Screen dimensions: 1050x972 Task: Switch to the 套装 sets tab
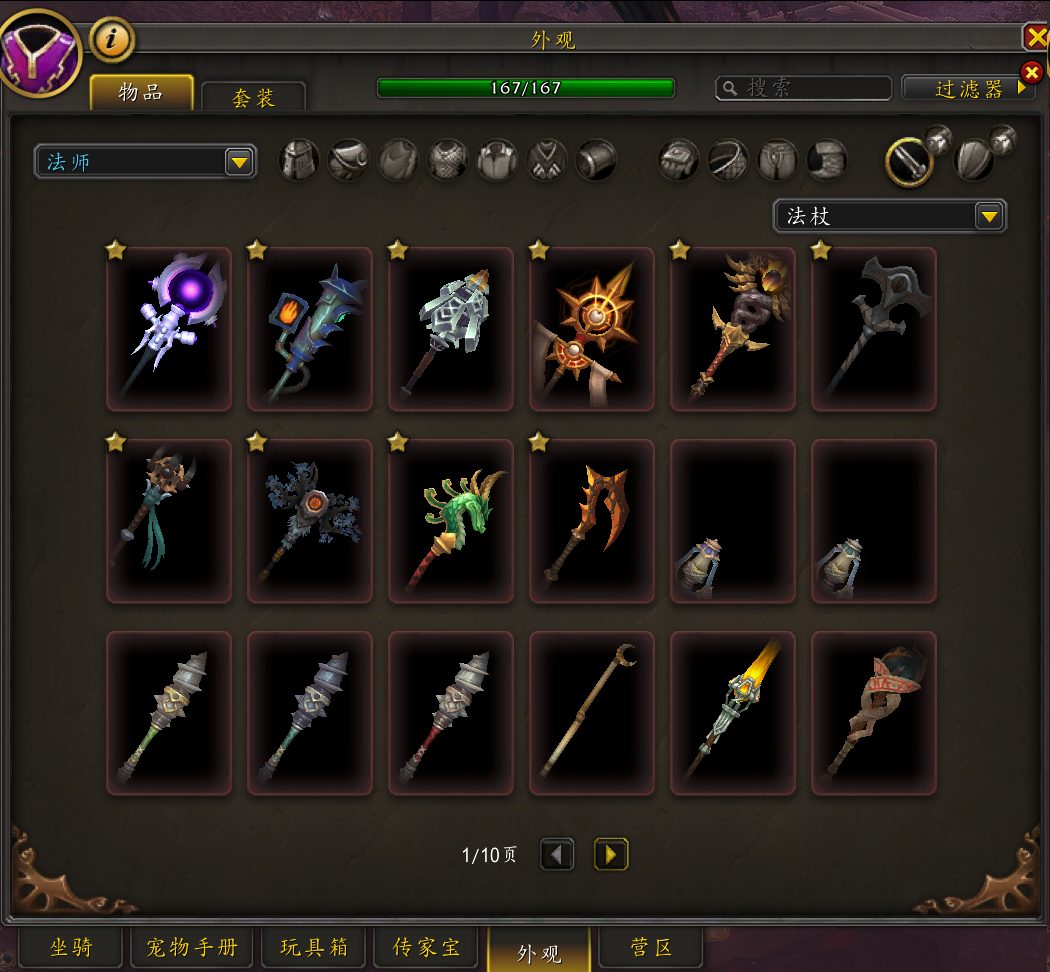(253, 97)
